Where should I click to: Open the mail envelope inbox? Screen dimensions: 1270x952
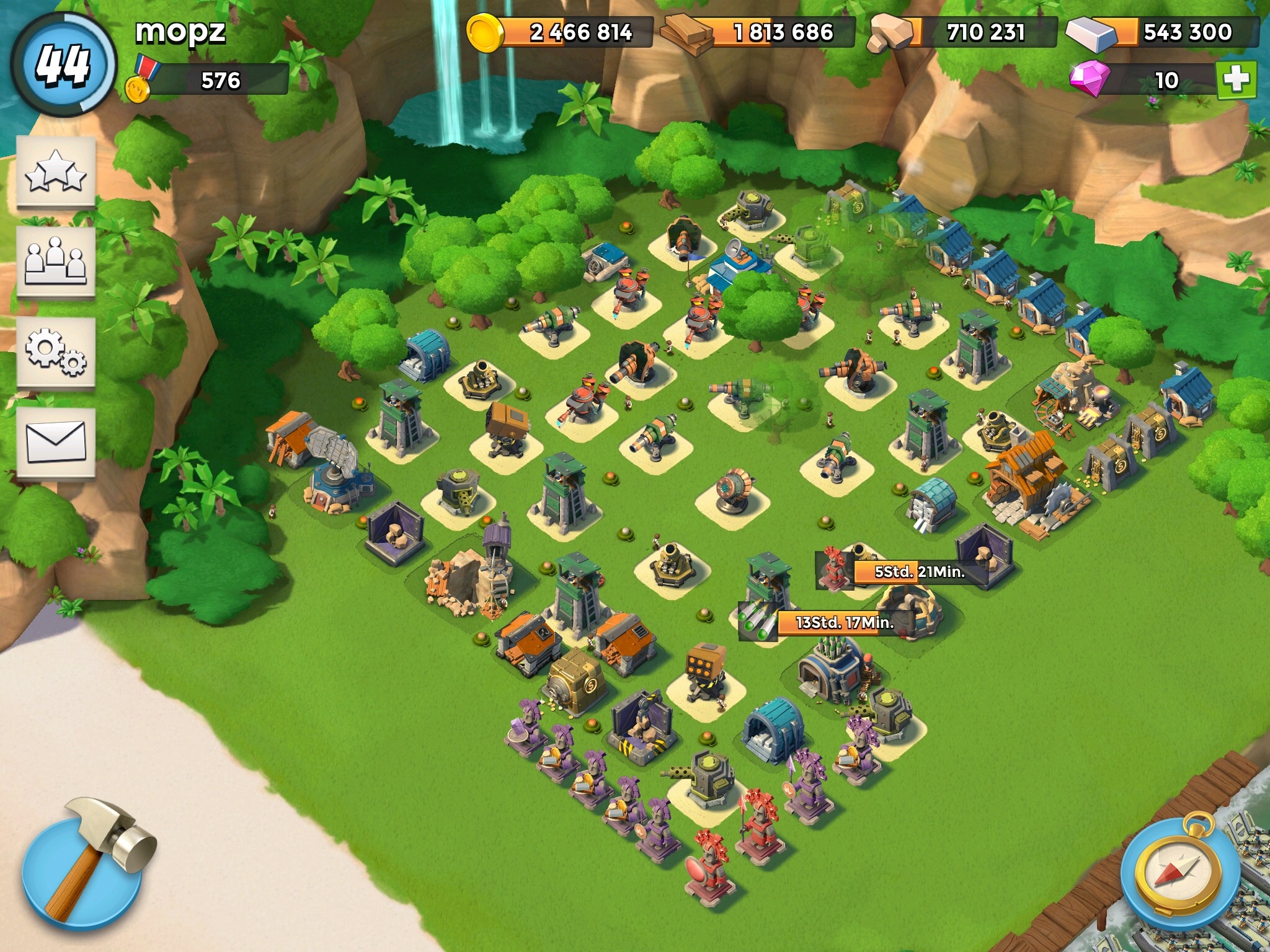click(x=56, y=443)
